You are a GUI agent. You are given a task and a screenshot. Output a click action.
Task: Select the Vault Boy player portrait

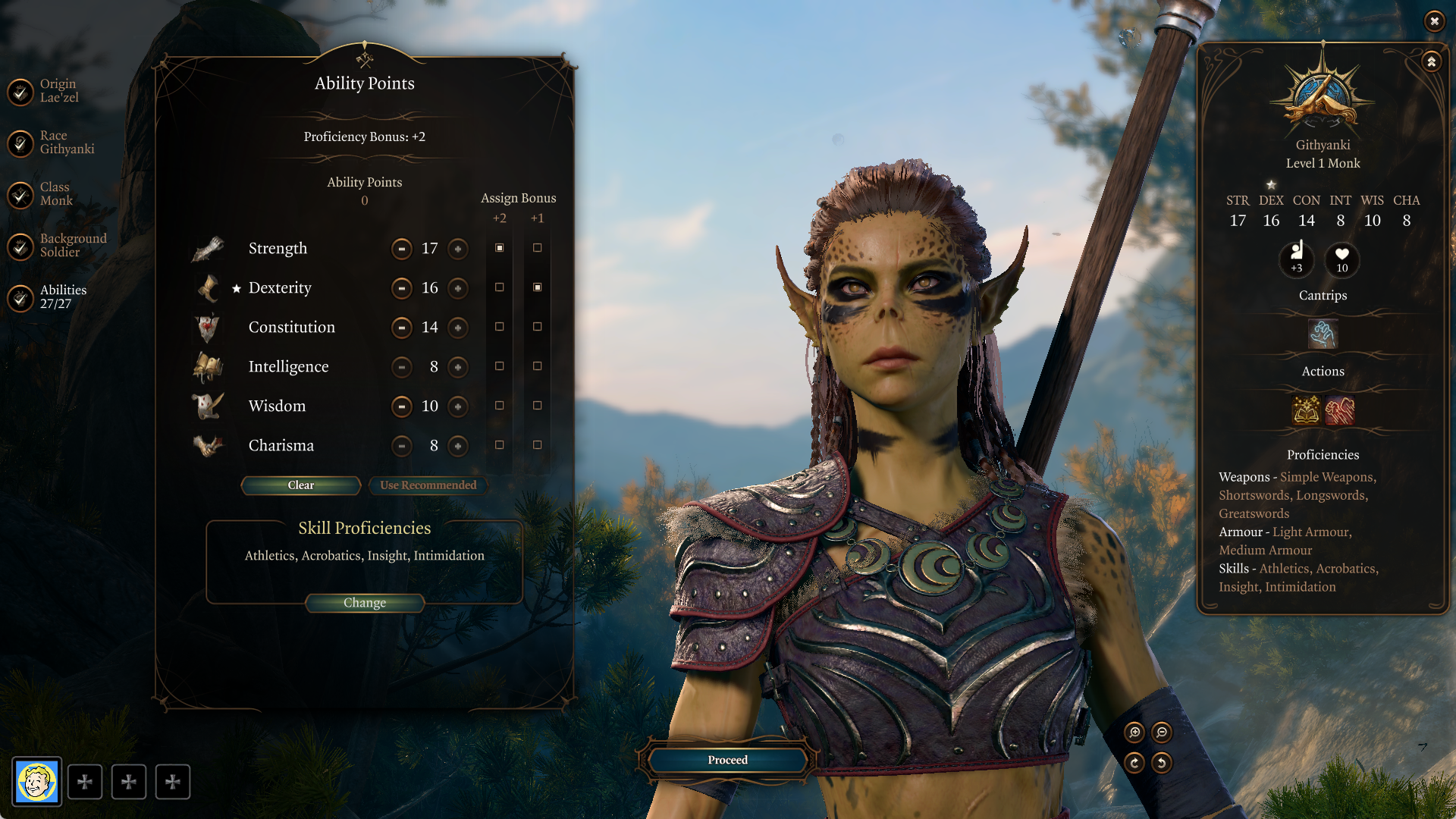tap(36, 782)
